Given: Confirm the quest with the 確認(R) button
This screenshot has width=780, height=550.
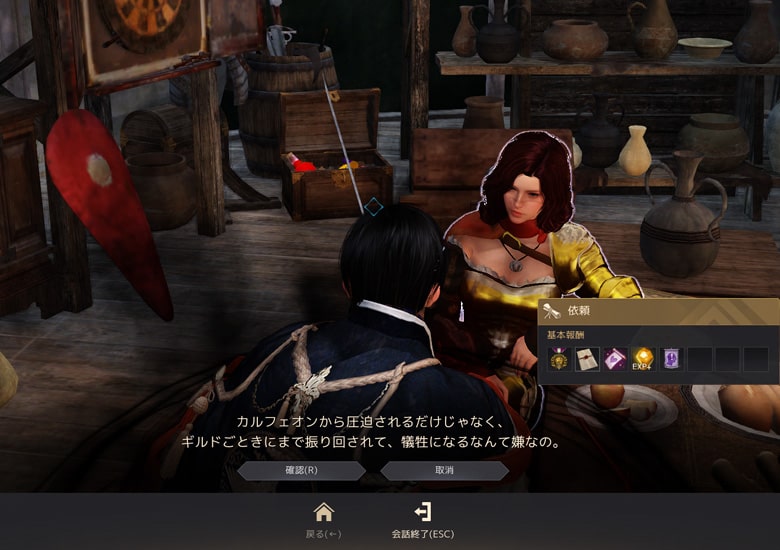Looking at the screenshot, I should (301, 470).
